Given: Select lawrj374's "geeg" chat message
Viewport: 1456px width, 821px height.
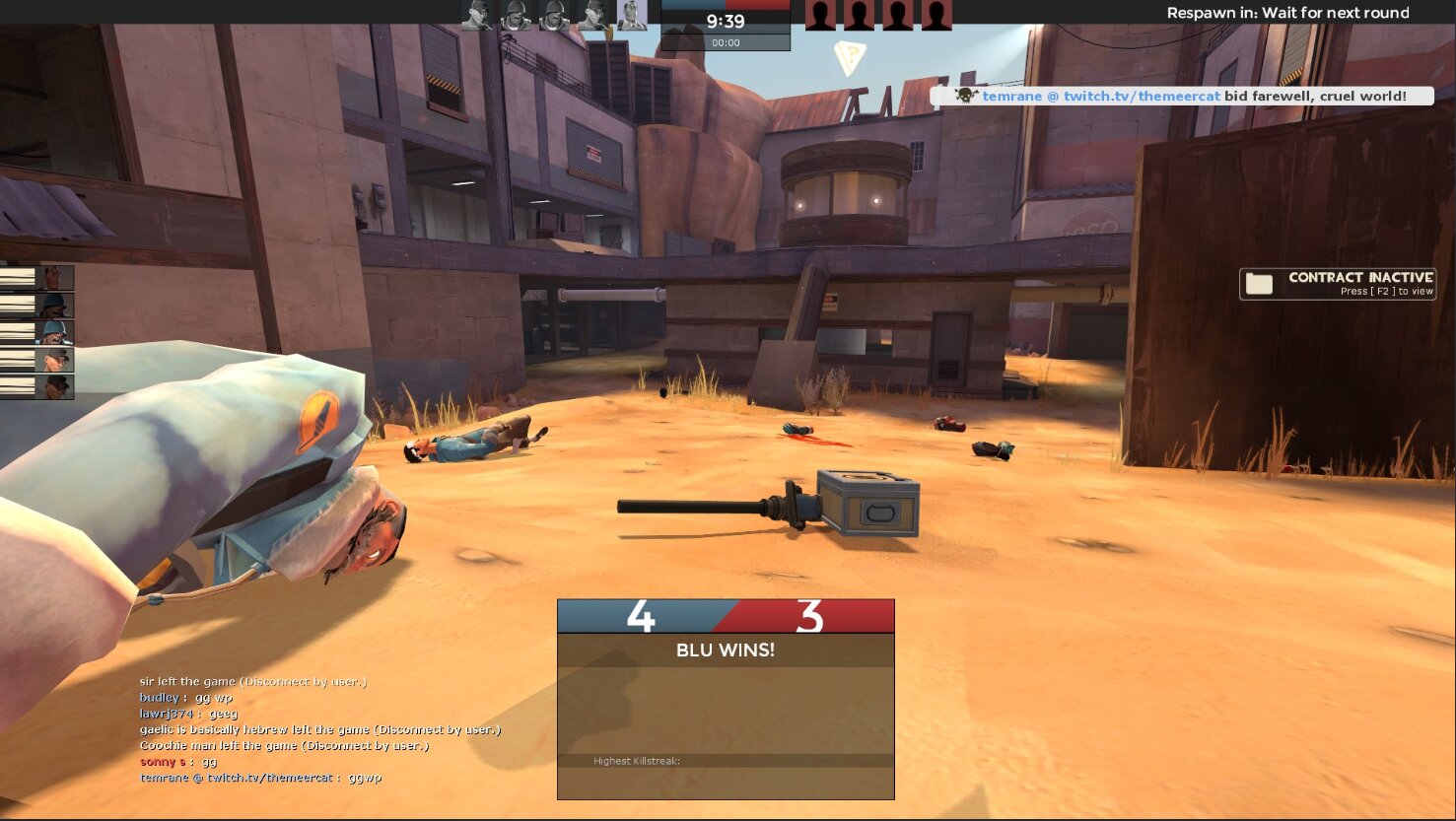Looking at the screenshot, I should pos(188,714).
